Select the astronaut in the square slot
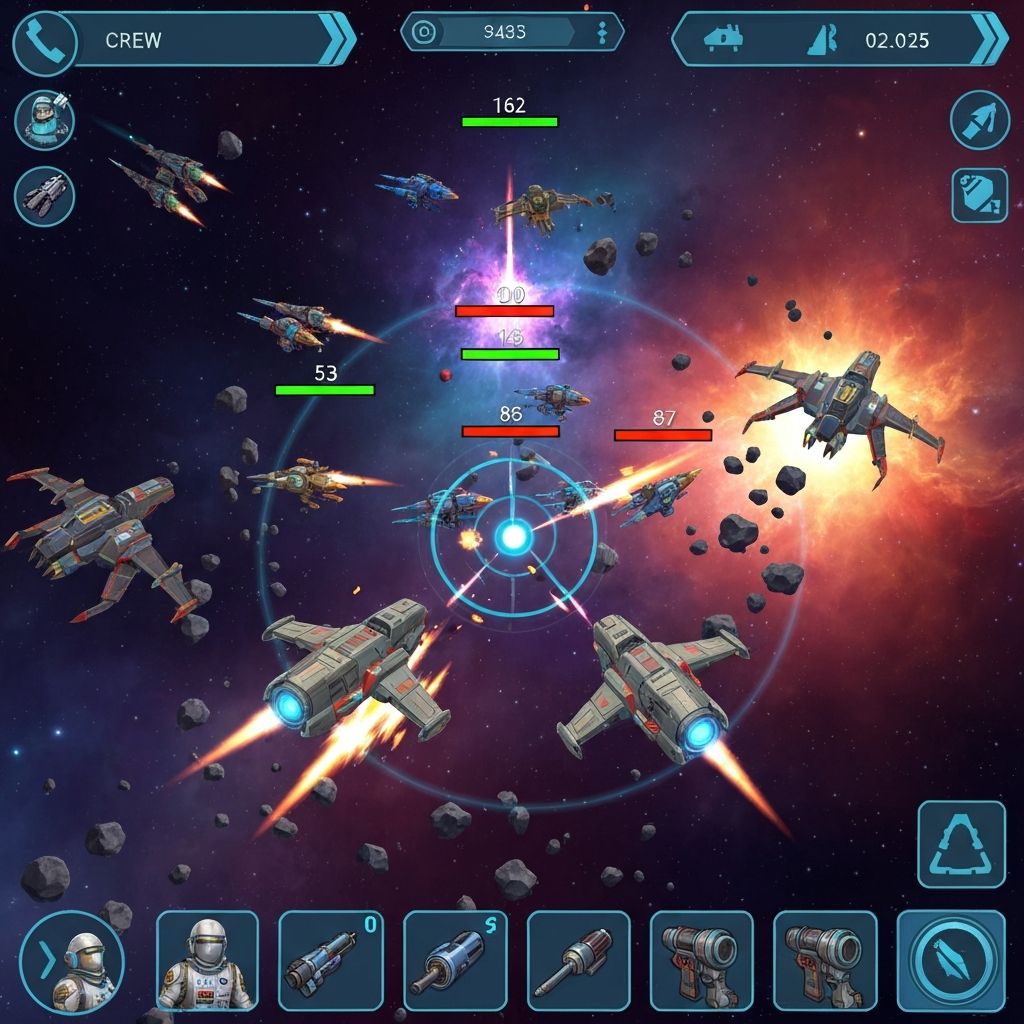The height and width of the screenshot is (1024, 1024). [x=207, y=962]
